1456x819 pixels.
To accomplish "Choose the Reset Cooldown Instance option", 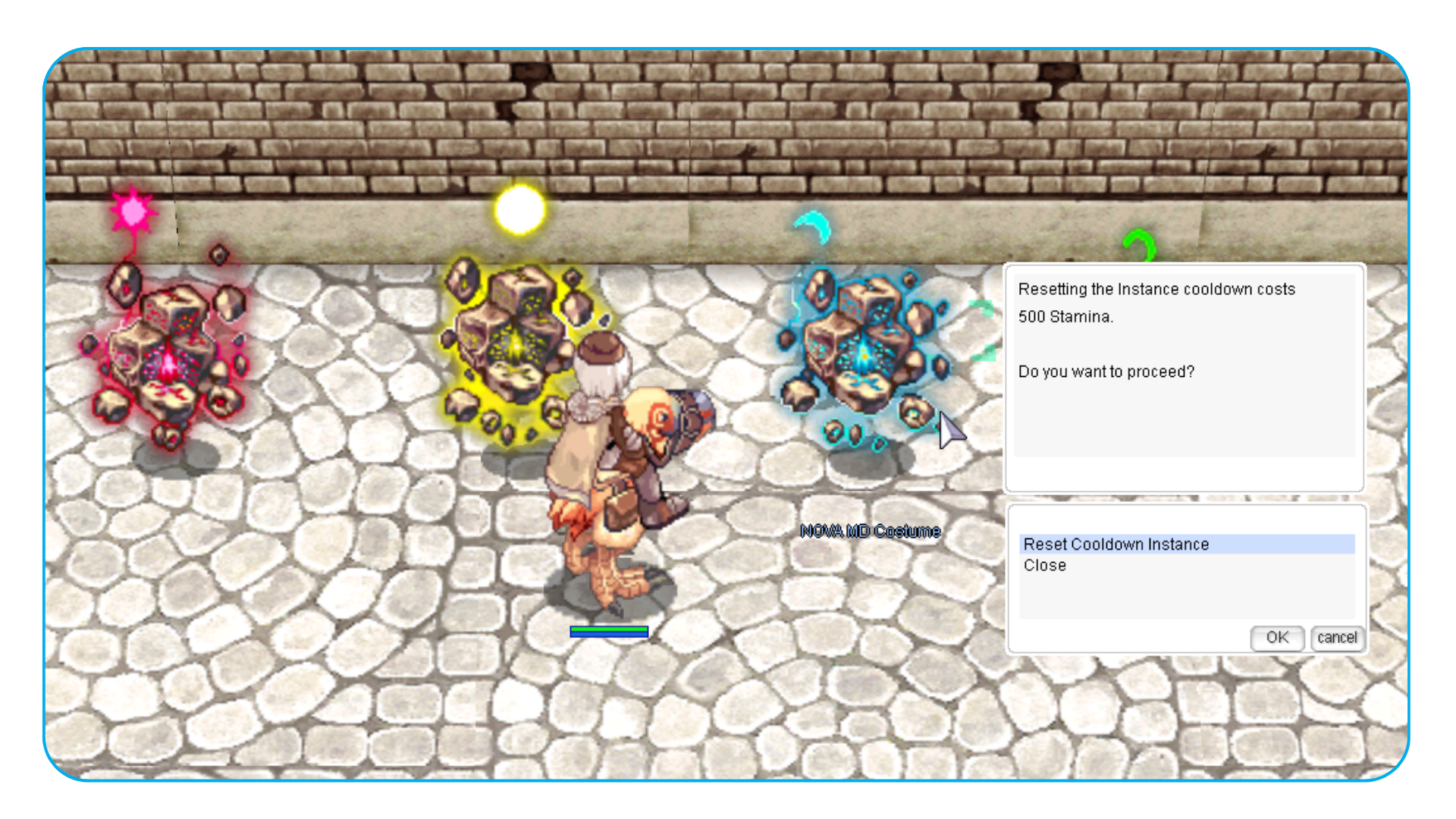I will (x=1116, y=544).
